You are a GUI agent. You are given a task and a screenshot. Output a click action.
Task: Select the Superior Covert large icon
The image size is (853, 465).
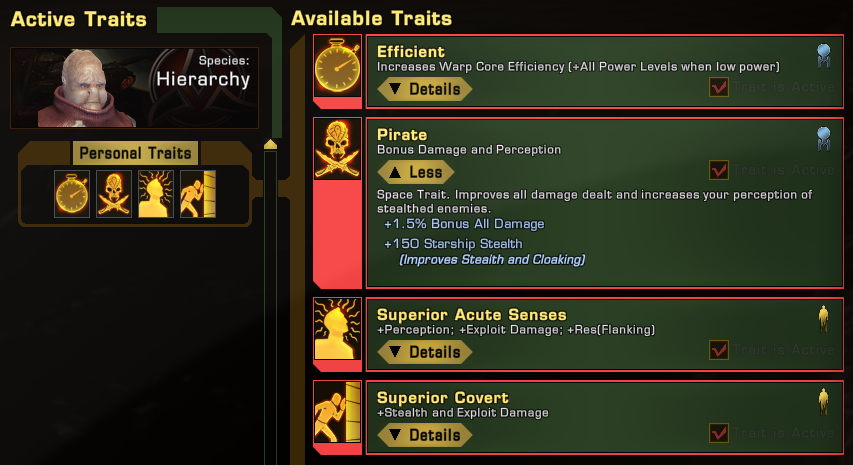tap(338, 410)
